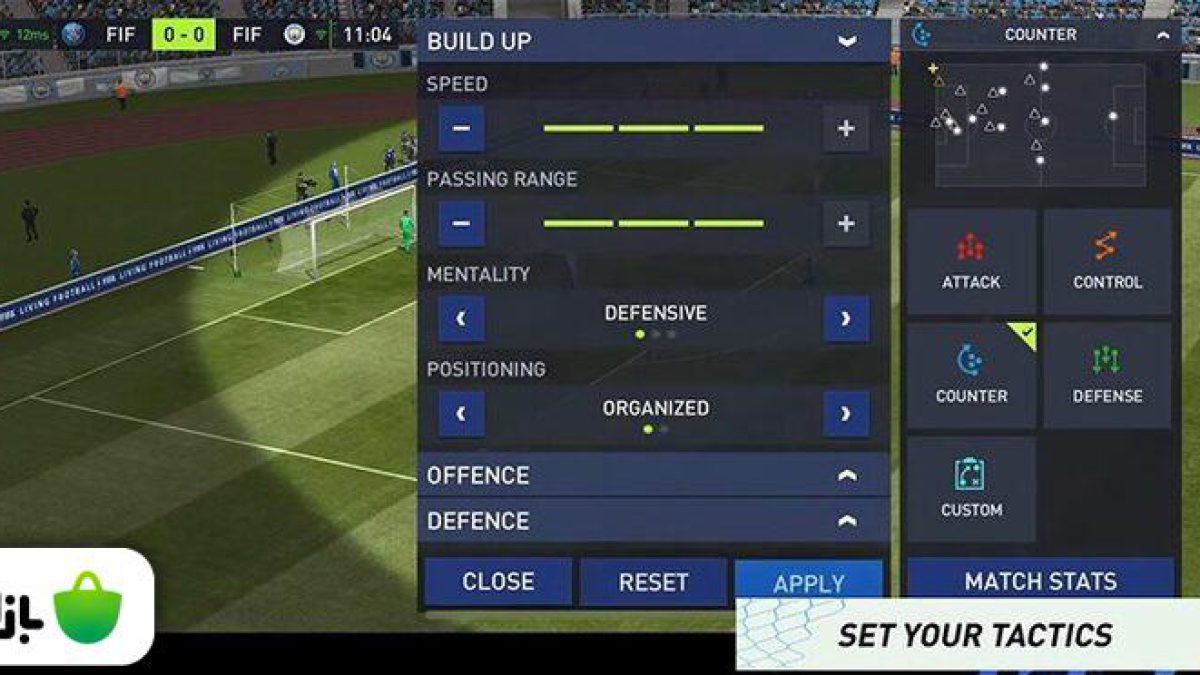Reset tactics to default

[653, 582]
